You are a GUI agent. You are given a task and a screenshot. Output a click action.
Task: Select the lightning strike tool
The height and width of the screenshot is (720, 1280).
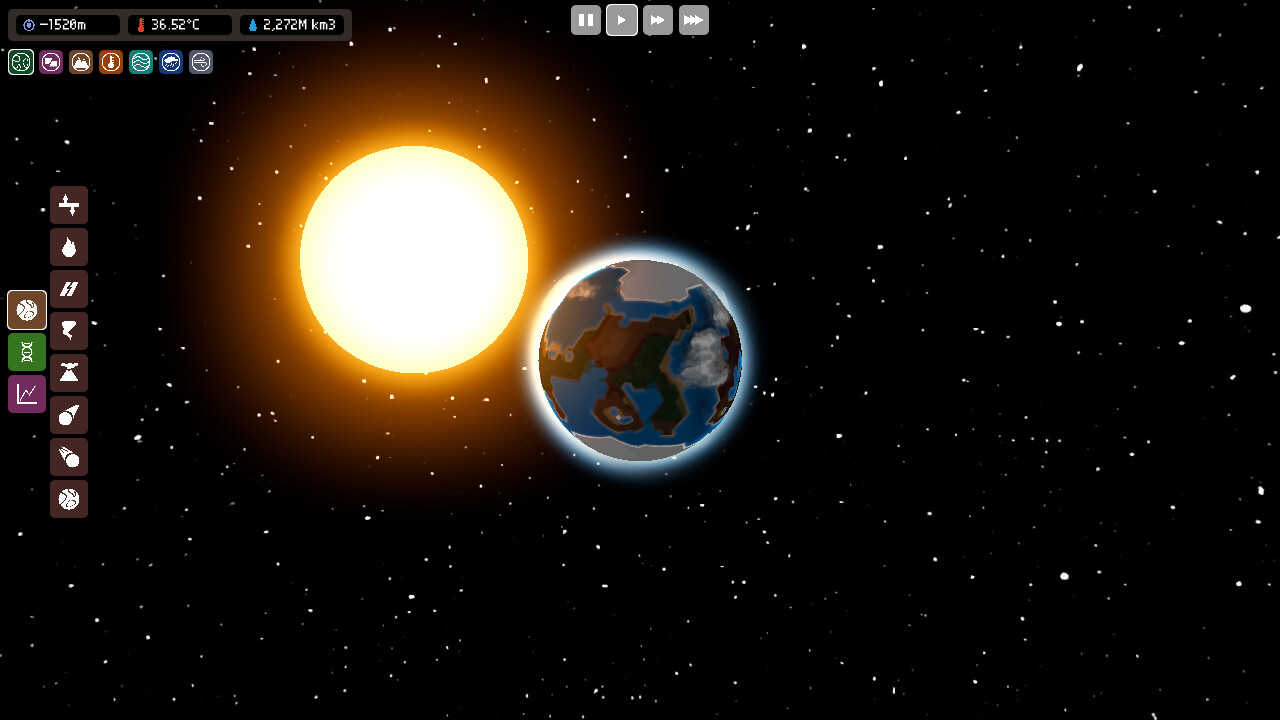69,289
